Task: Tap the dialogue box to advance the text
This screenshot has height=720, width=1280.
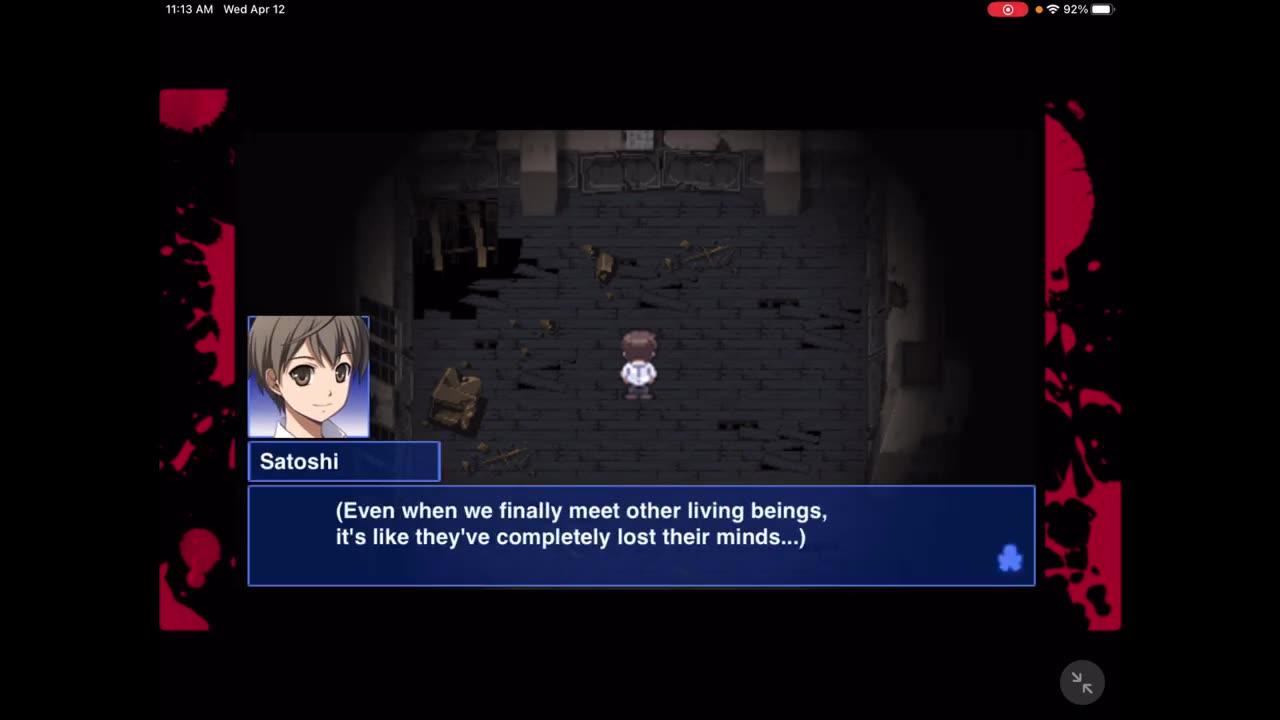Action: pos(641,535)
